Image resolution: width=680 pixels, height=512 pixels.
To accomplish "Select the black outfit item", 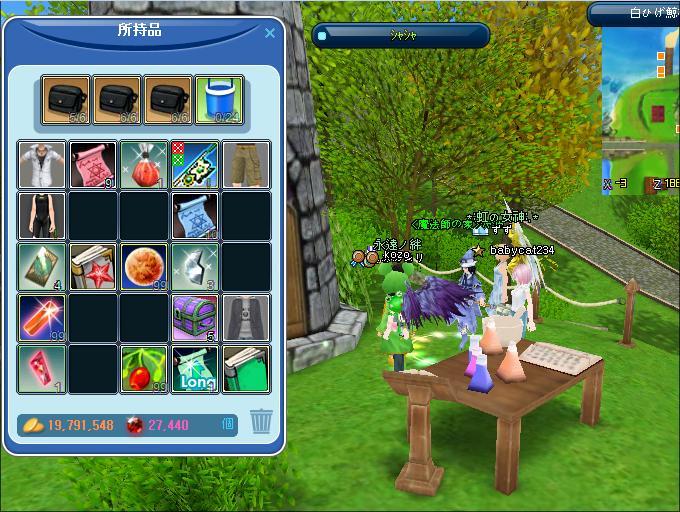I will pos(42,216).
